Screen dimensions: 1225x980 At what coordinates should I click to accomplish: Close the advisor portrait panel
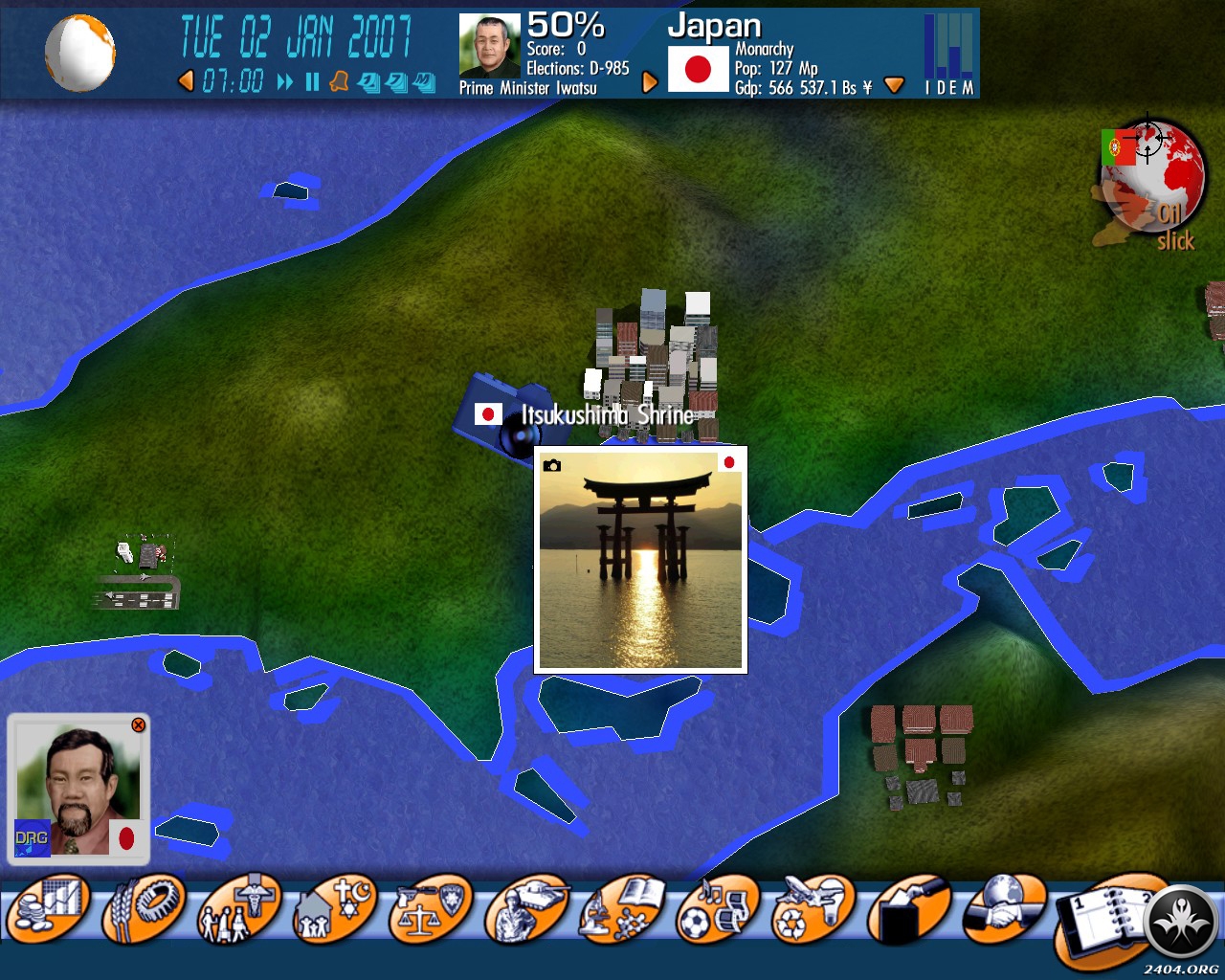point(138,725)
